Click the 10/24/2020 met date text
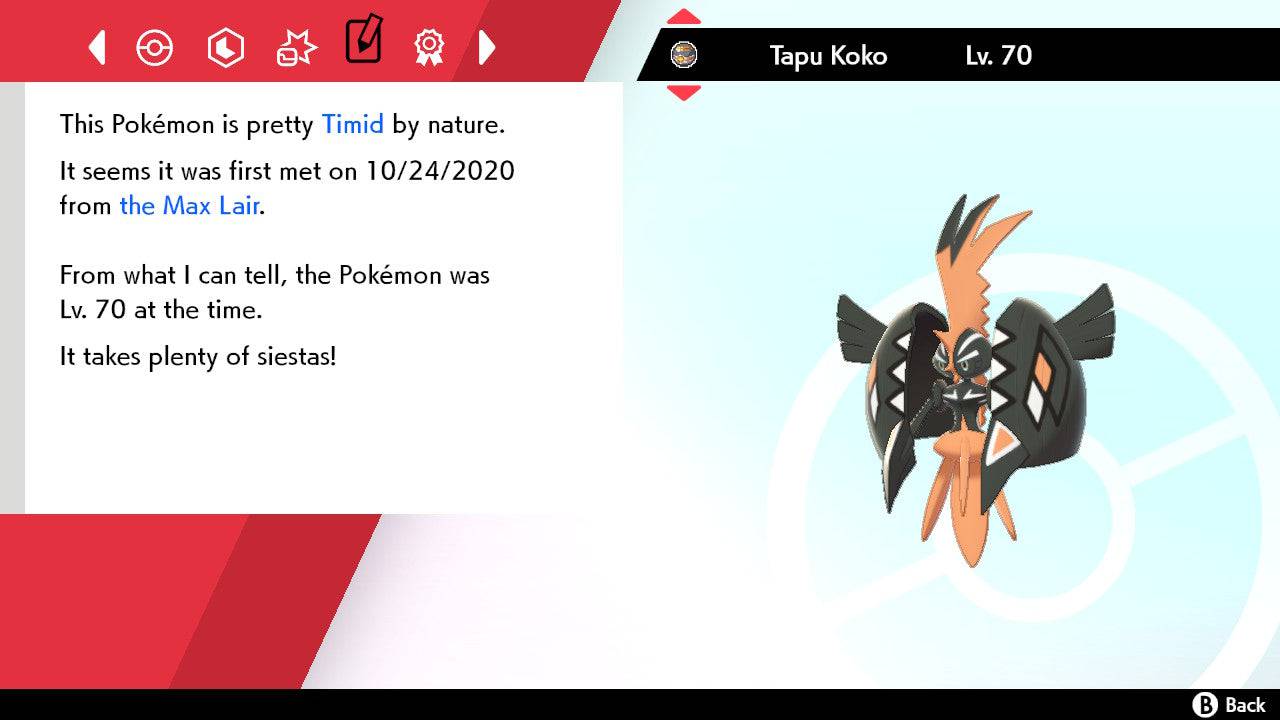This screenshot has width=1280, height=720. [444, 171]
